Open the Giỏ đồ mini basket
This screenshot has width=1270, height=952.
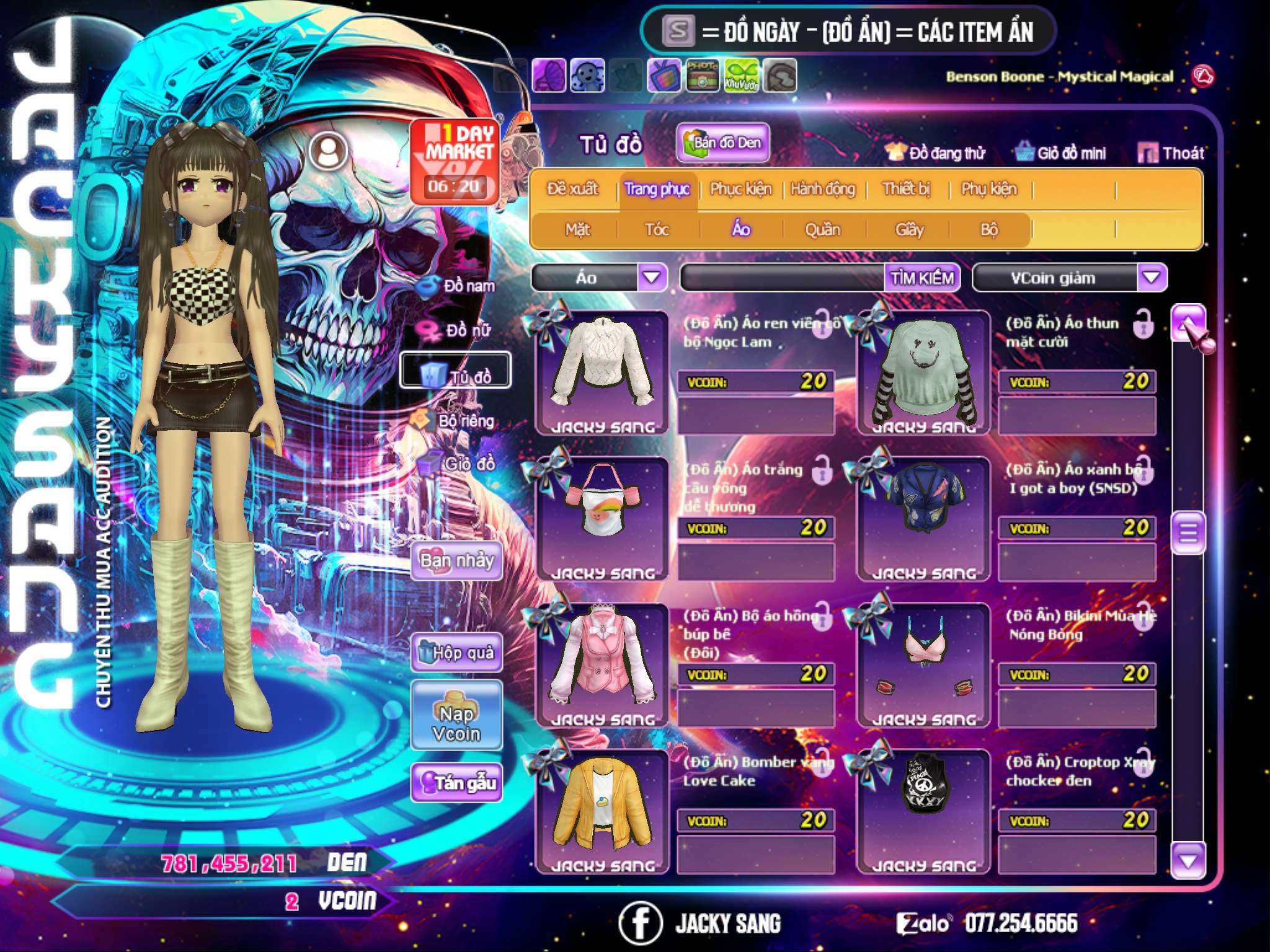[x=1060, y=153]
